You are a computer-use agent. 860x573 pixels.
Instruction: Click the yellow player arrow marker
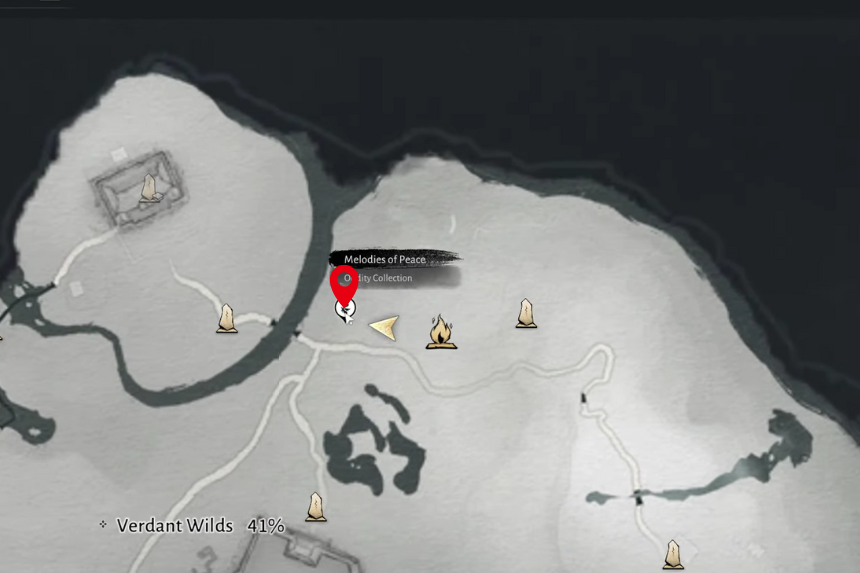click(383, 326)
